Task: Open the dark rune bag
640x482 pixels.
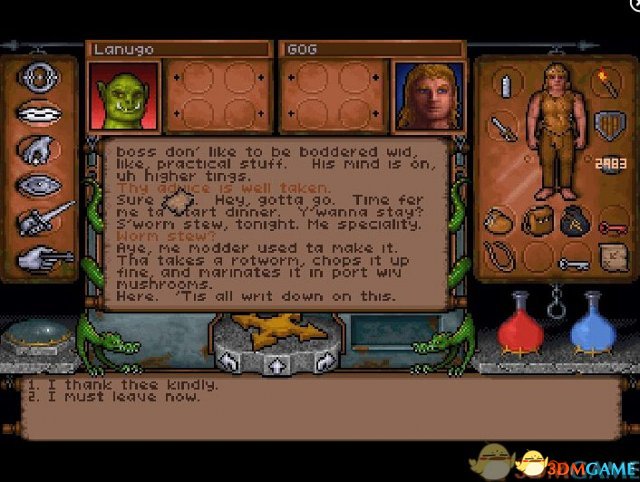Action: [x=572, y=220]
